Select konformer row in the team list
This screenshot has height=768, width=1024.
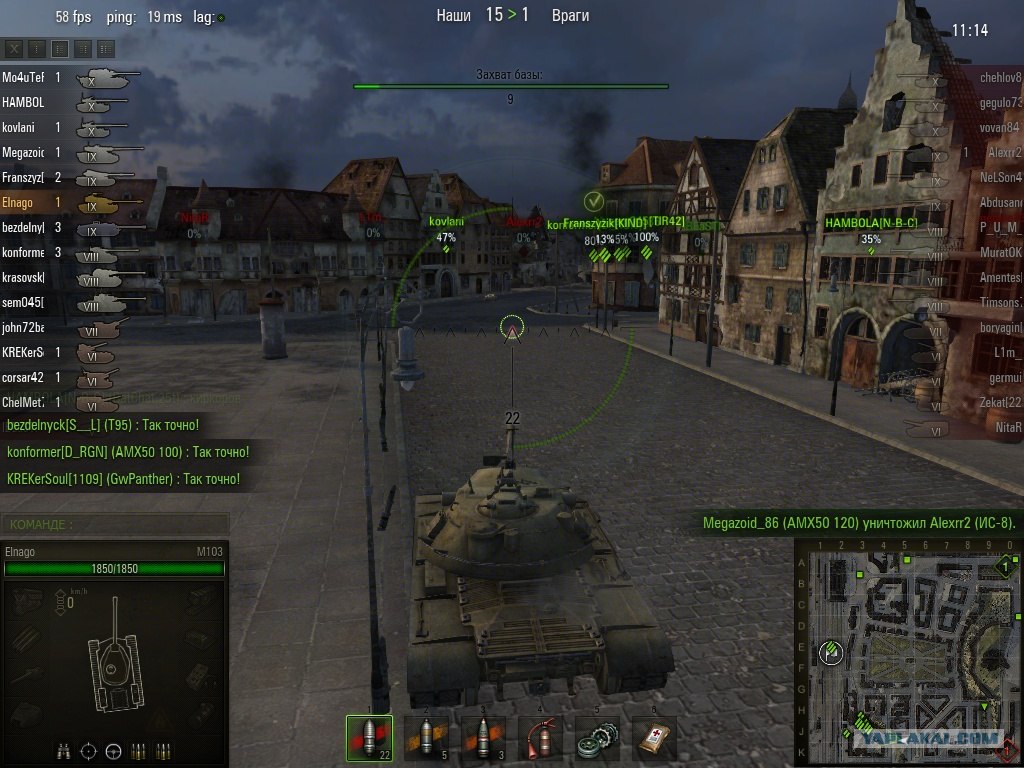pyautogui.click(x=24, y=252)
